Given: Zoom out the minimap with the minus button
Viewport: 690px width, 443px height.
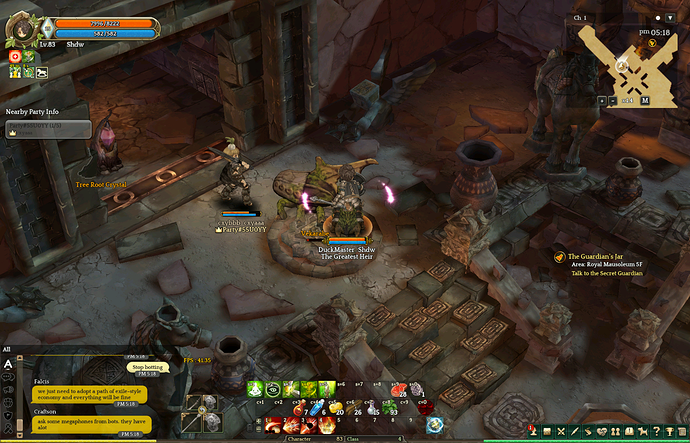Looking at the screenshot, I should tap(612, 100).
